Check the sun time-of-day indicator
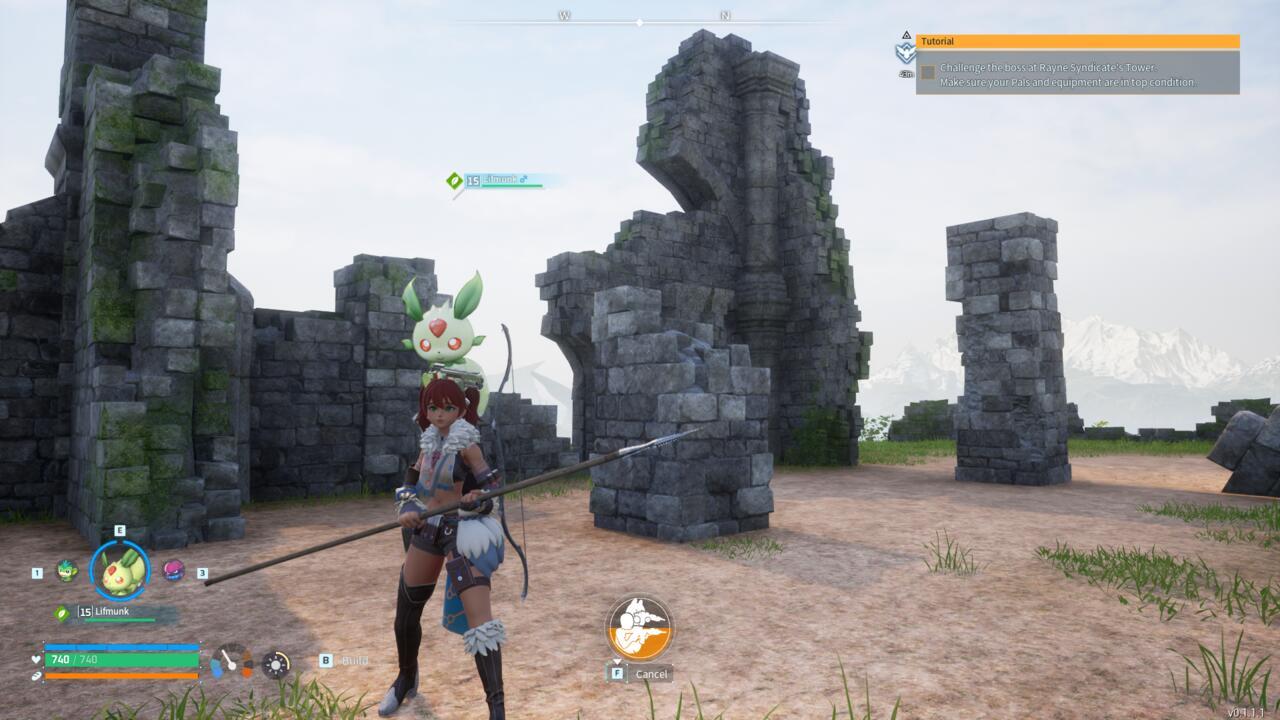Screen dimensions: 1280x720 pyautogui.click(x=276, y=664)
